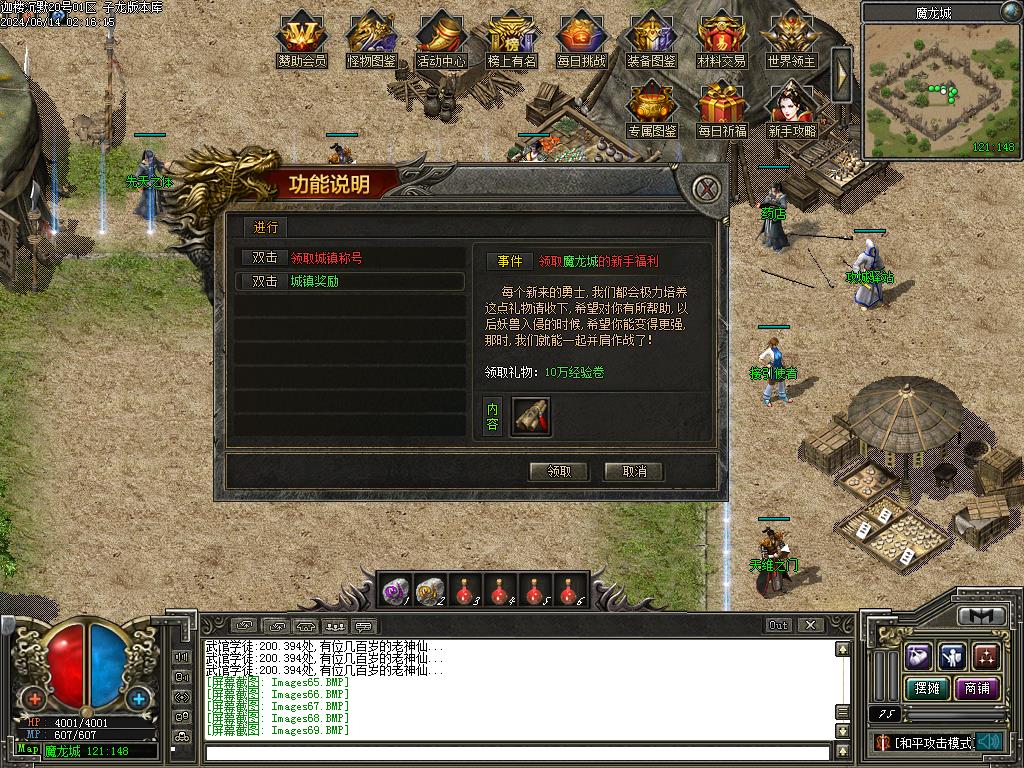Open the 摆摊 stall button
Image resolution: width=1024 pixels, height=768 pixels.
[x=924, y=688]
